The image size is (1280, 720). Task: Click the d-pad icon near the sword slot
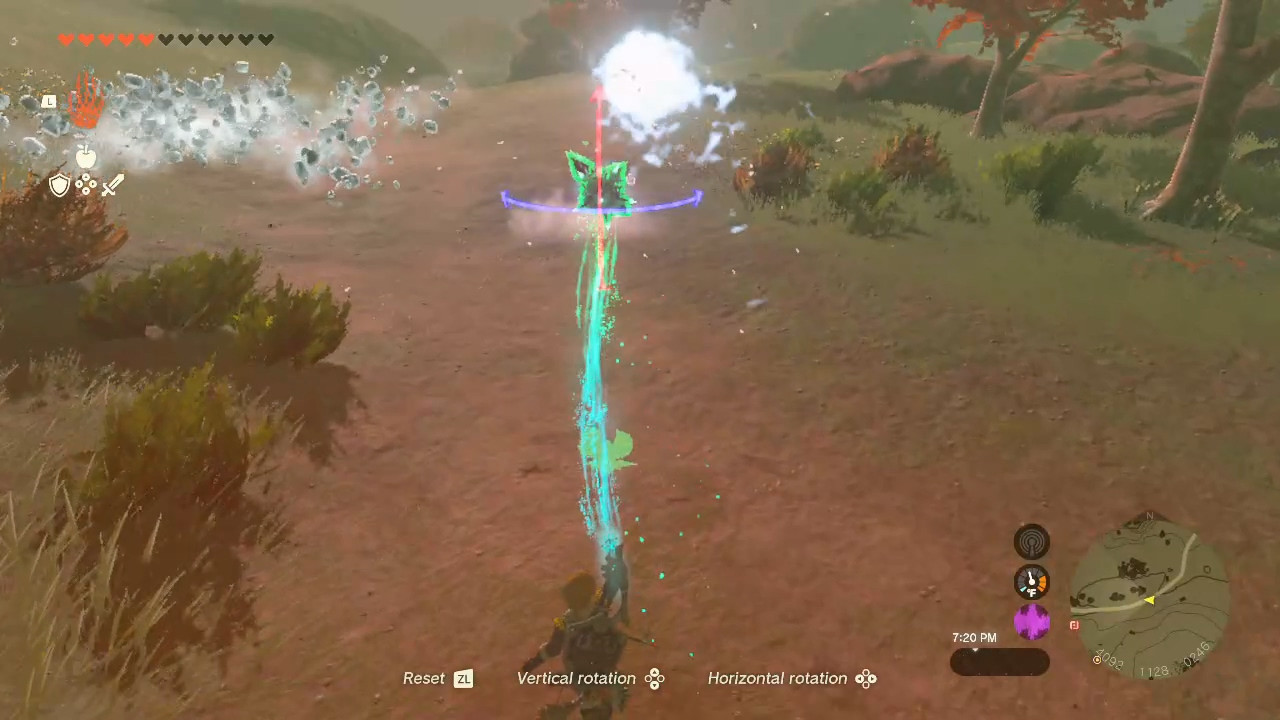86,185
